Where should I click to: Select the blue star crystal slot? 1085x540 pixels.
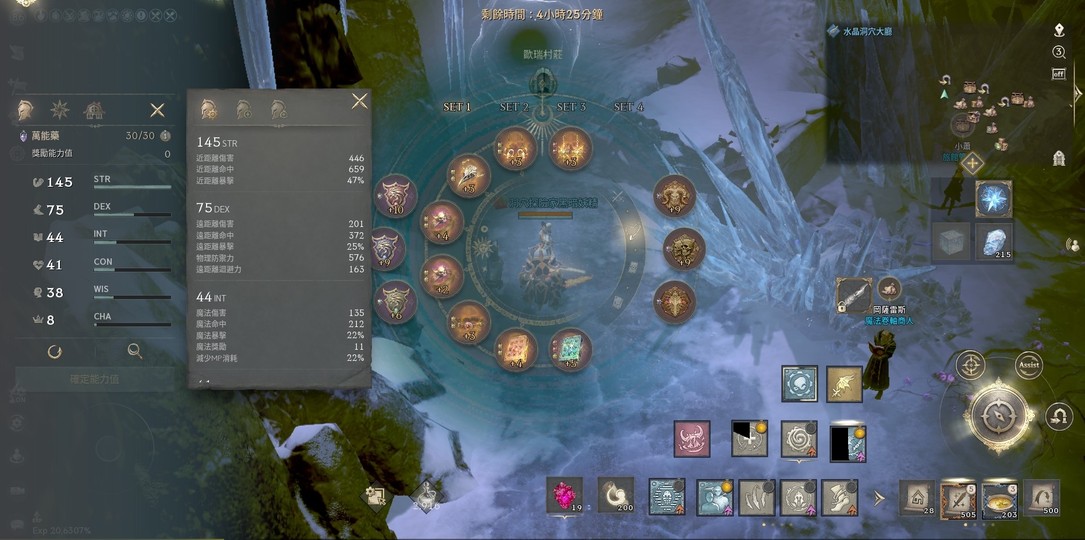click(x=993, y=199)
